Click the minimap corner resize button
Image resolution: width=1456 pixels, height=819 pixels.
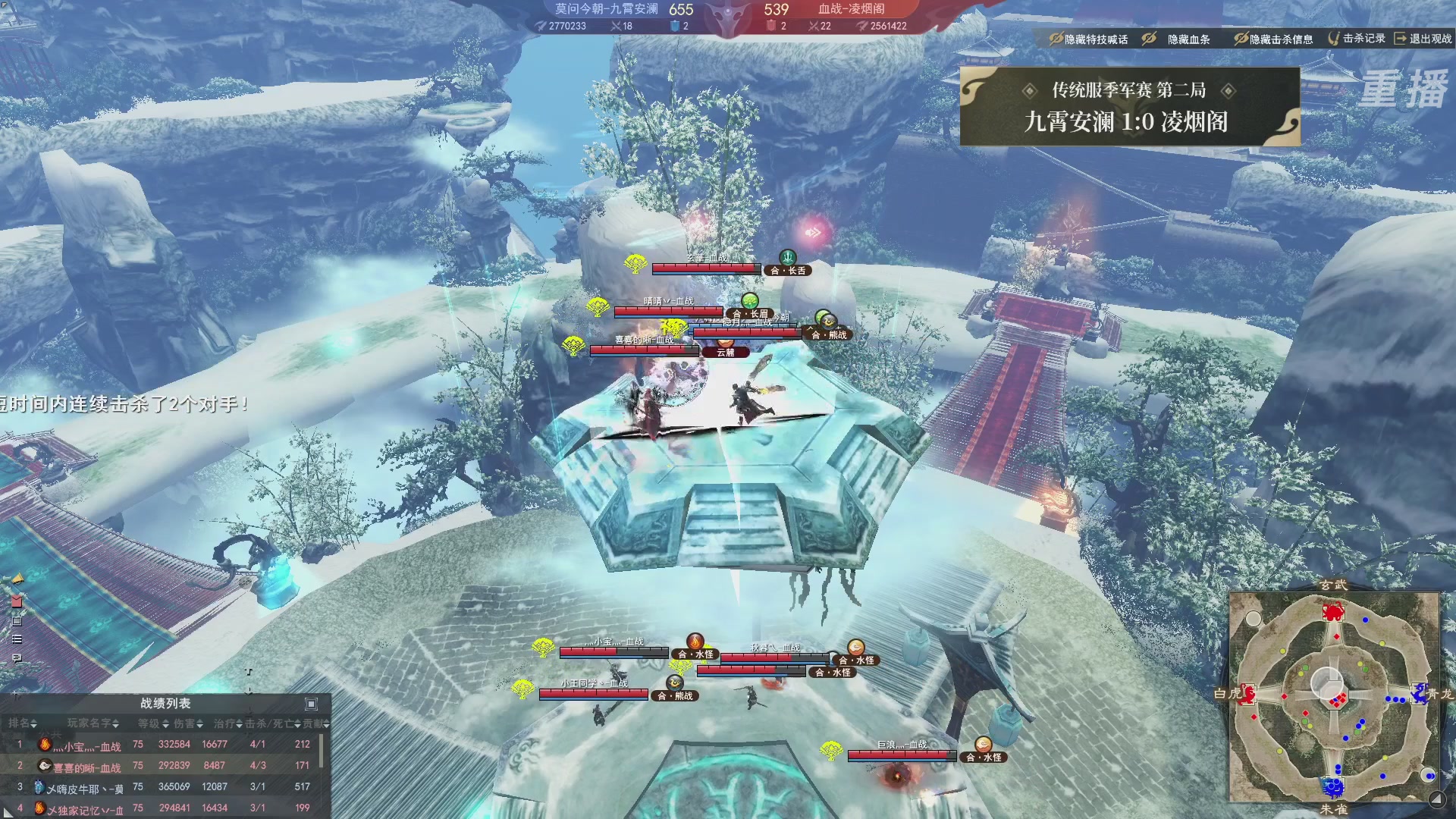tap(1436, 799)
